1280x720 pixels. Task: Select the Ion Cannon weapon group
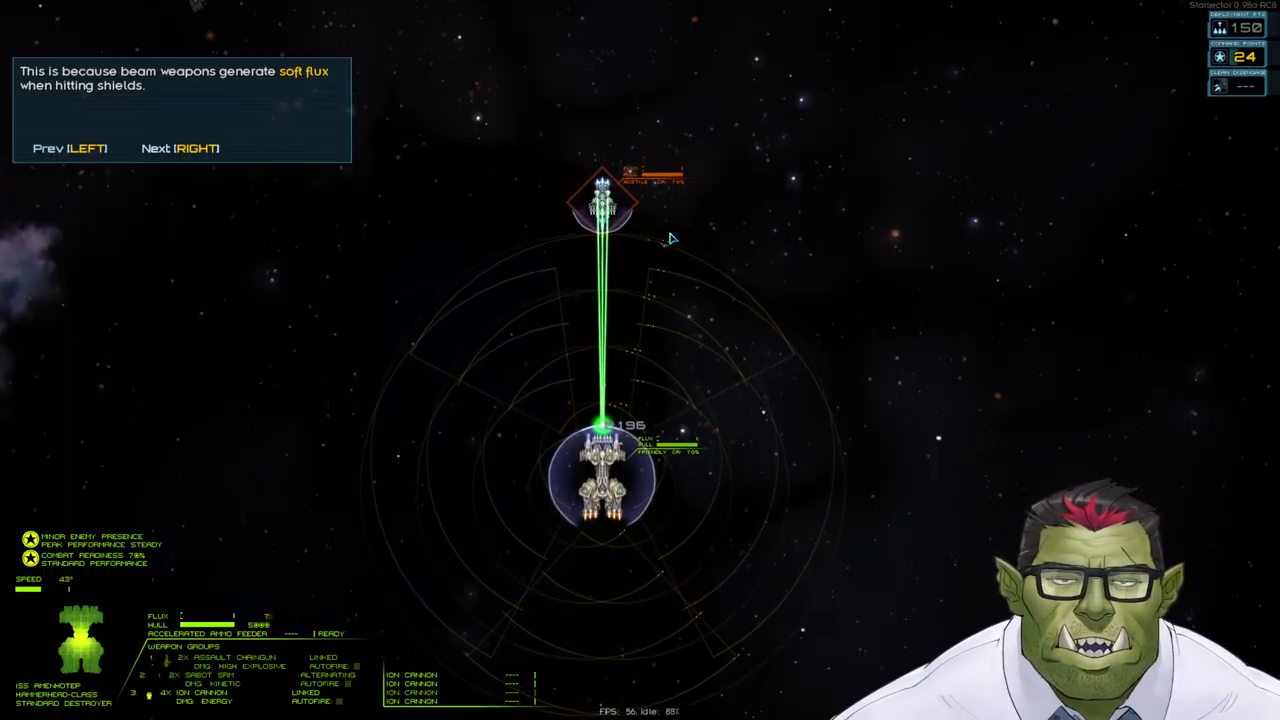(202, 692)
